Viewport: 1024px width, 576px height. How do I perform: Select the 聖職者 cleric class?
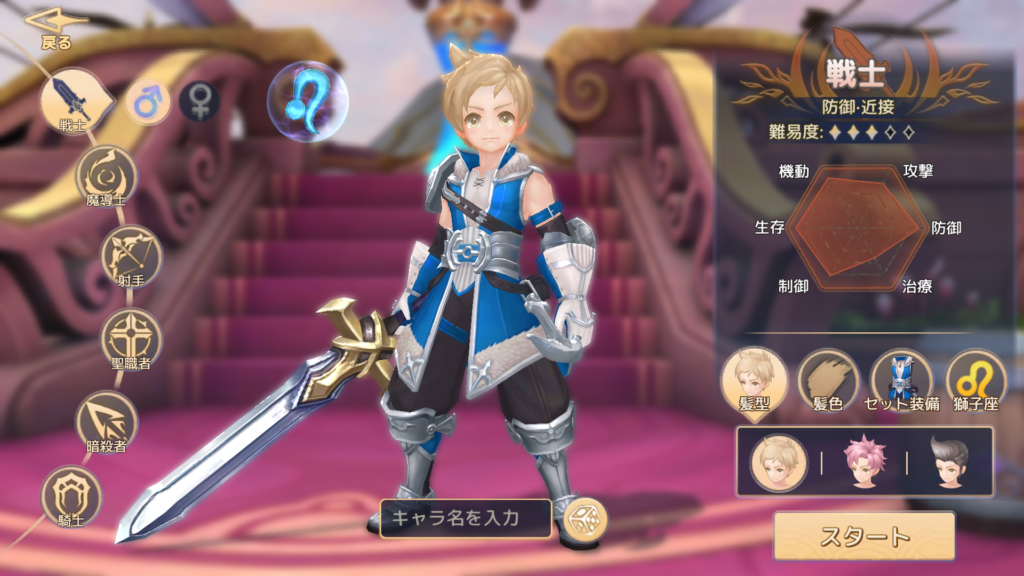coord(131,337)
